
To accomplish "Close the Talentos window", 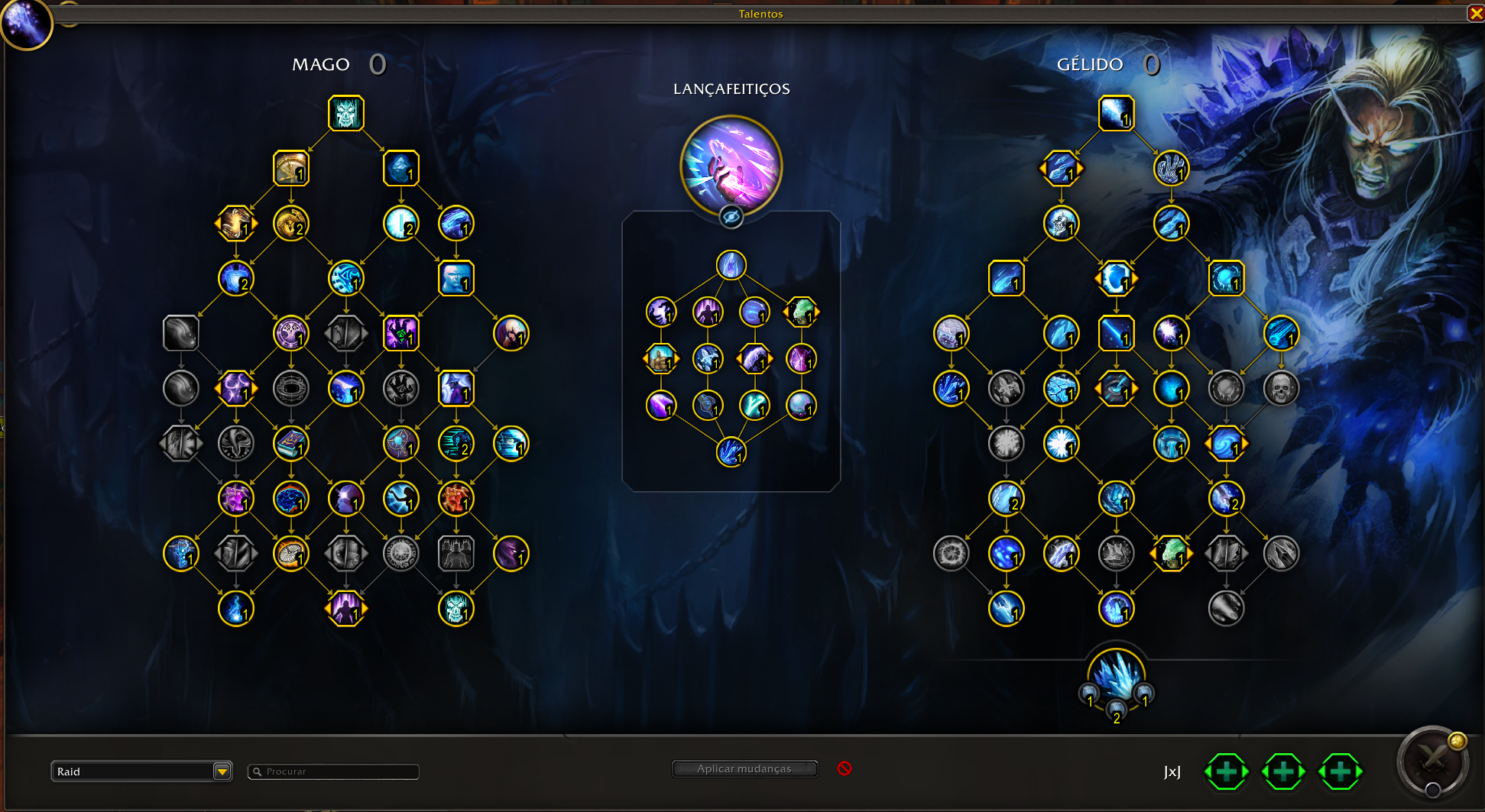I will click(1476, 13).
